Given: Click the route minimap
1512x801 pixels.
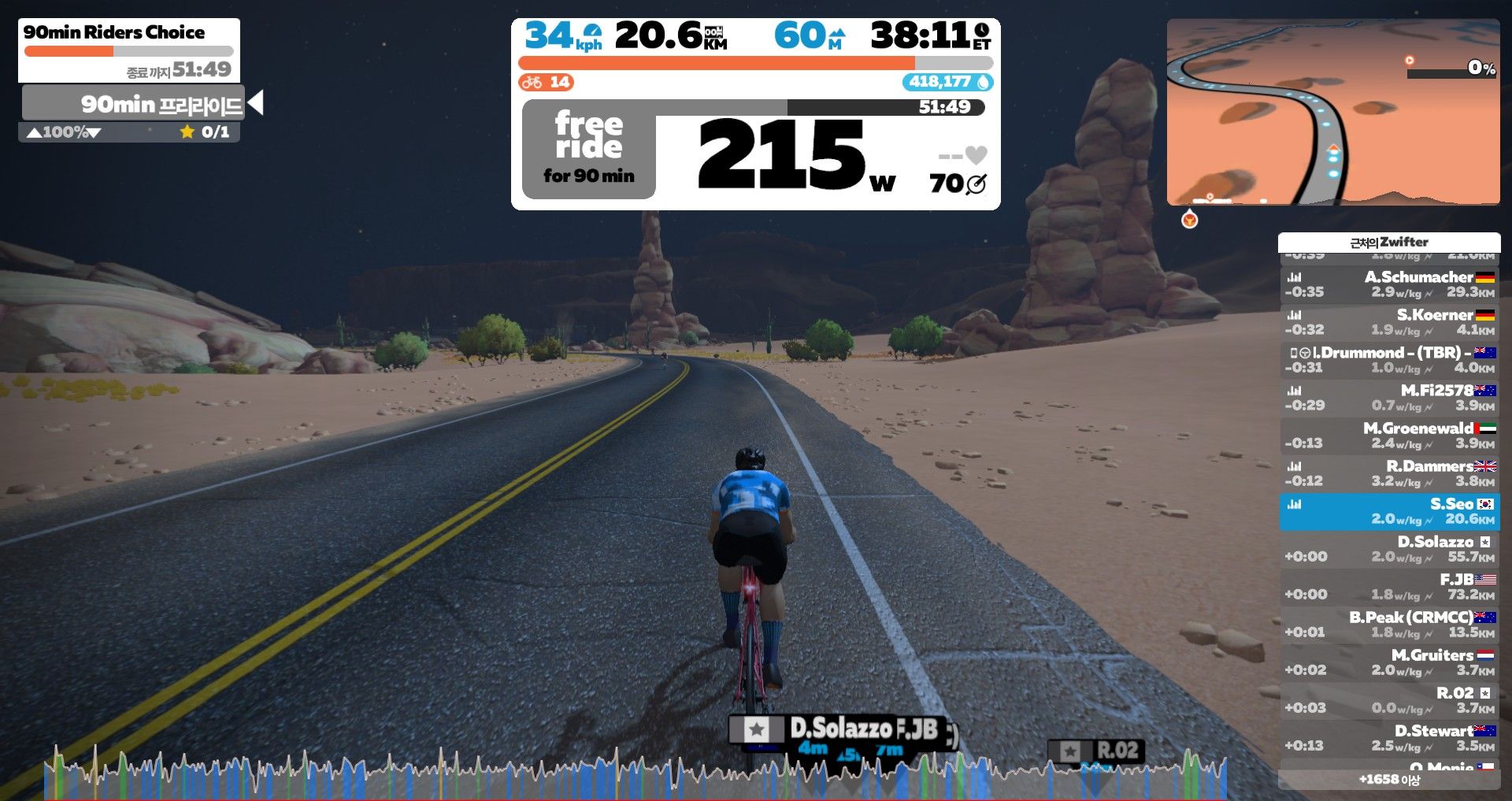Looking at the screenshot, I should (x=1332, y=112).
